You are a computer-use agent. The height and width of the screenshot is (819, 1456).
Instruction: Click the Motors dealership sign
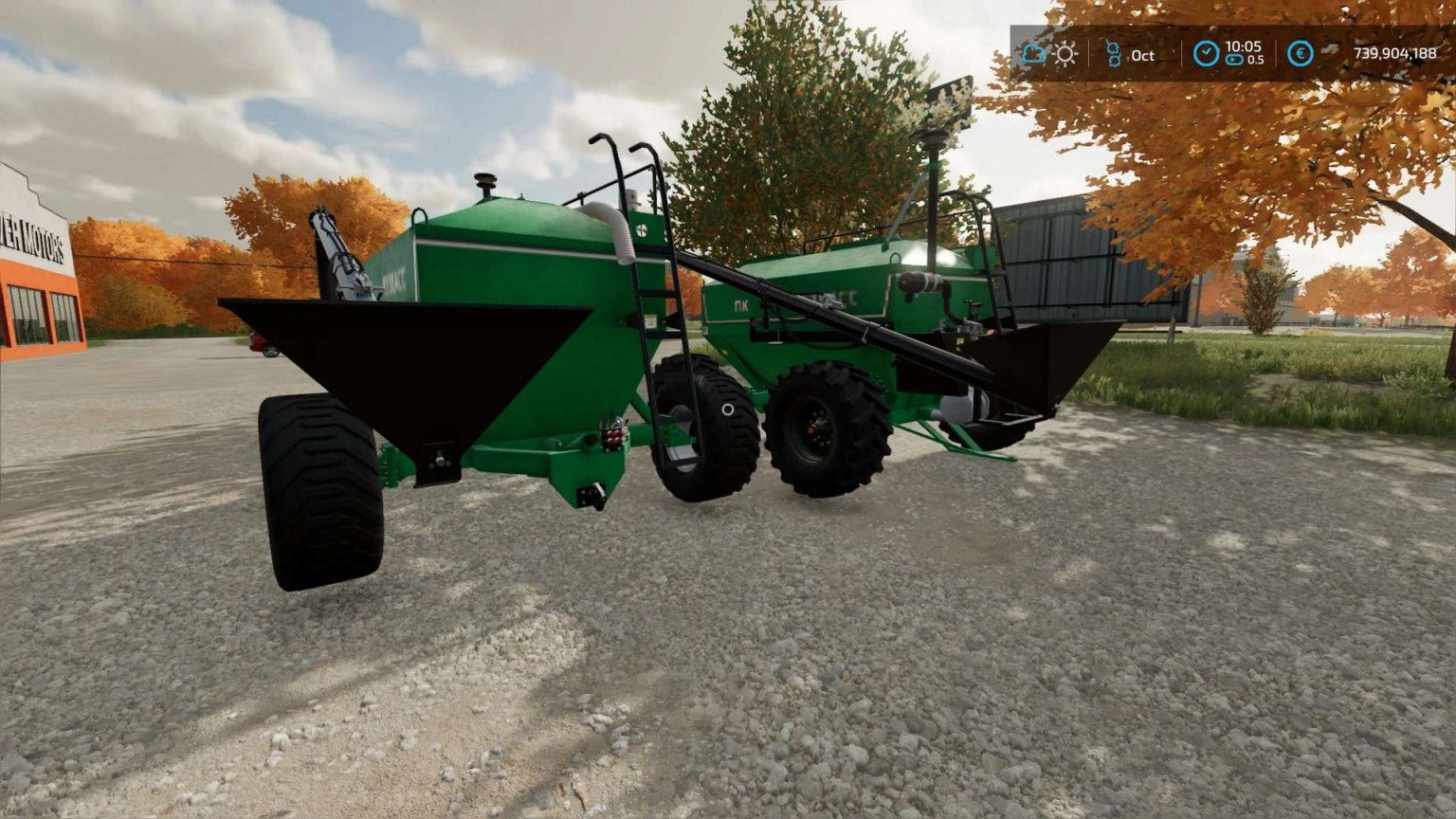(35, 237)
